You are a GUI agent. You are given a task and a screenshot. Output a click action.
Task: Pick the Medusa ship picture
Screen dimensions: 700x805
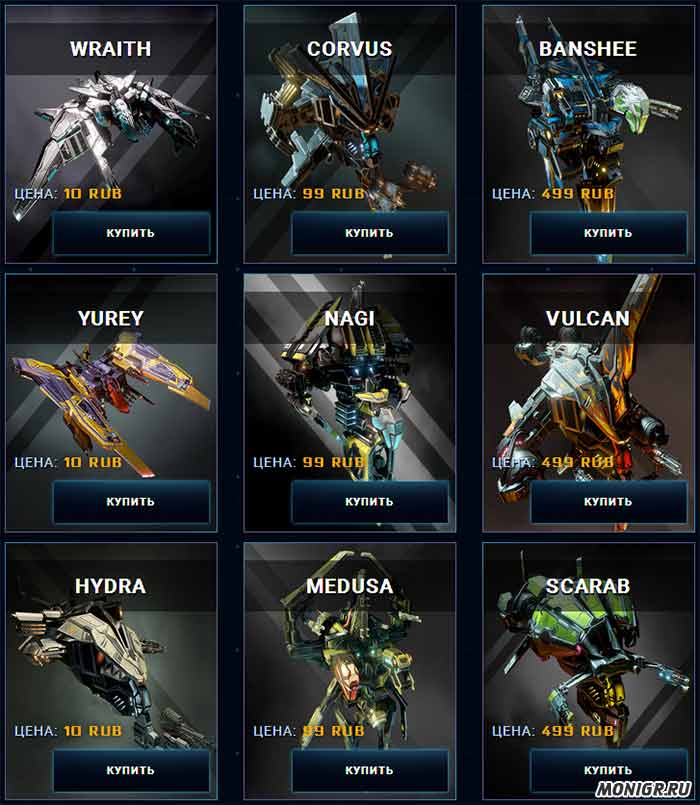click(x=350, y=665)
